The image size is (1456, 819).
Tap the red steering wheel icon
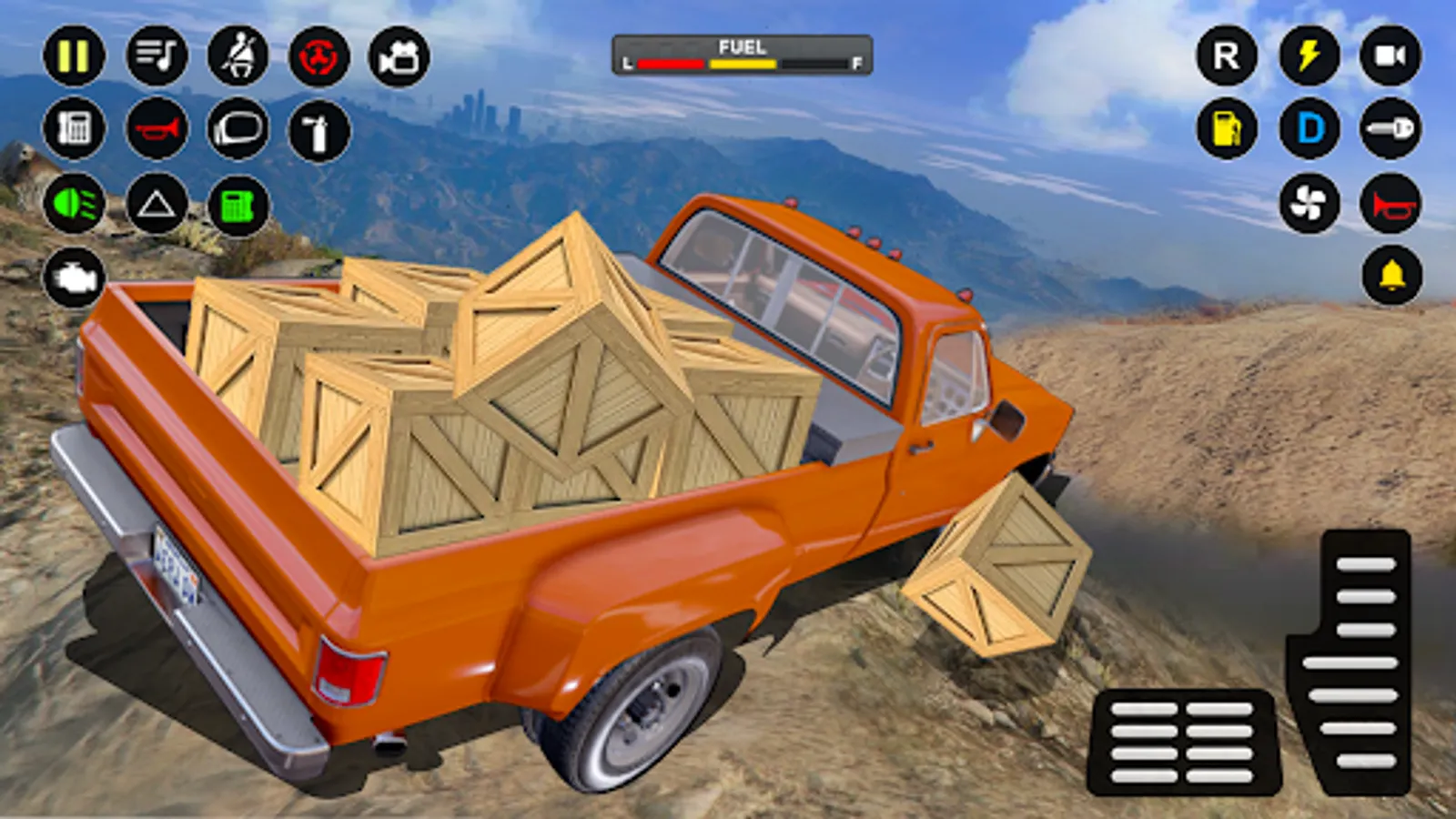pyautogui.click(x=318, y=56)
